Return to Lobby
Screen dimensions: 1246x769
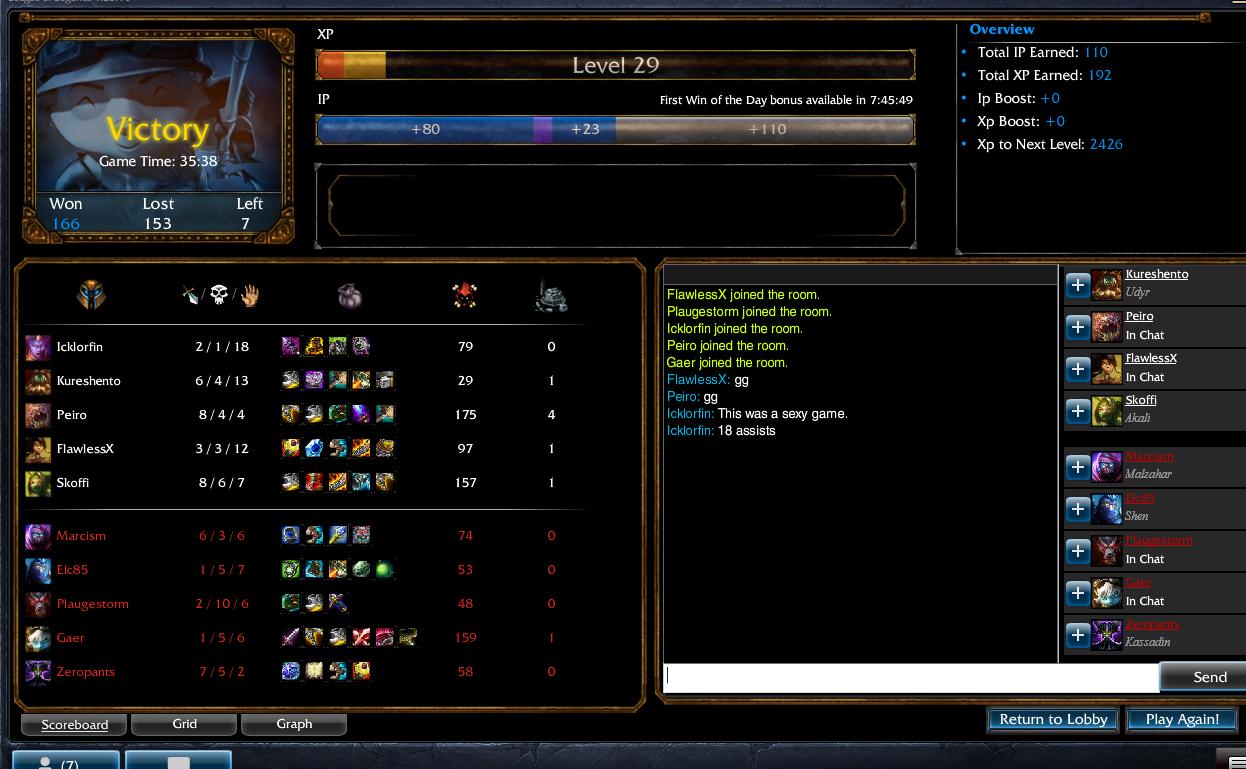(1053, 719)
